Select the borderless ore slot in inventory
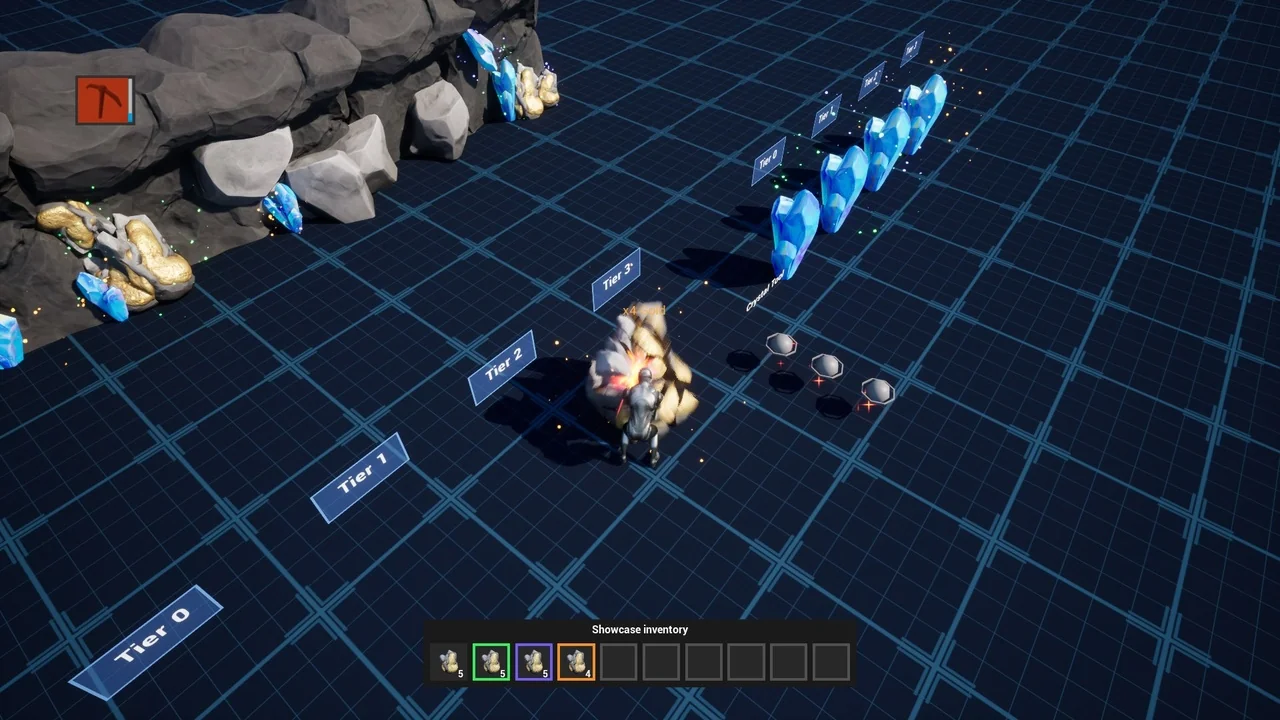Viewport: 1280px width, 720px height. coord(449,662)
